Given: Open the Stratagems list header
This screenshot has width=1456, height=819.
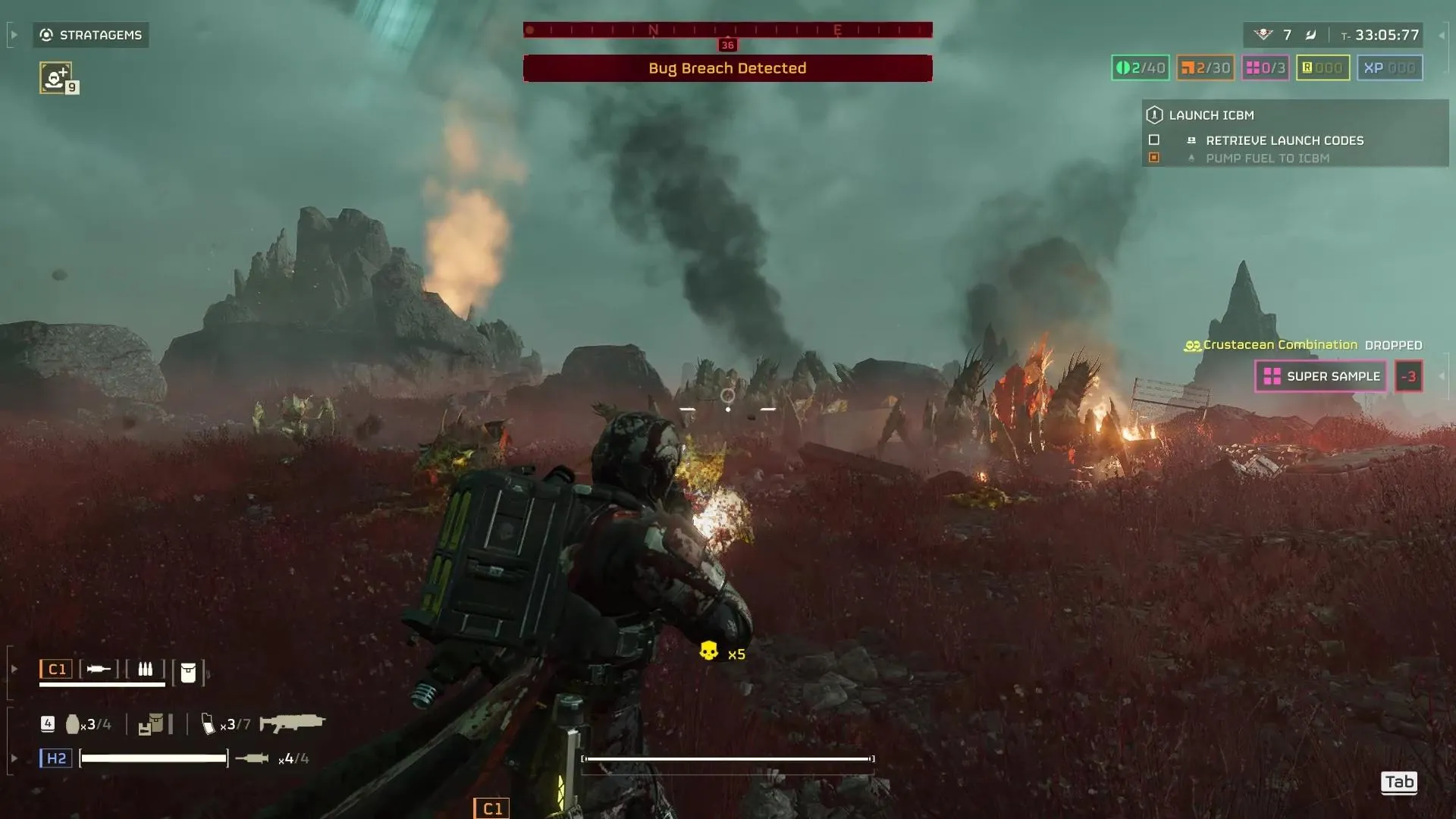Looking at the screenshot, I should tap(91, 35).
